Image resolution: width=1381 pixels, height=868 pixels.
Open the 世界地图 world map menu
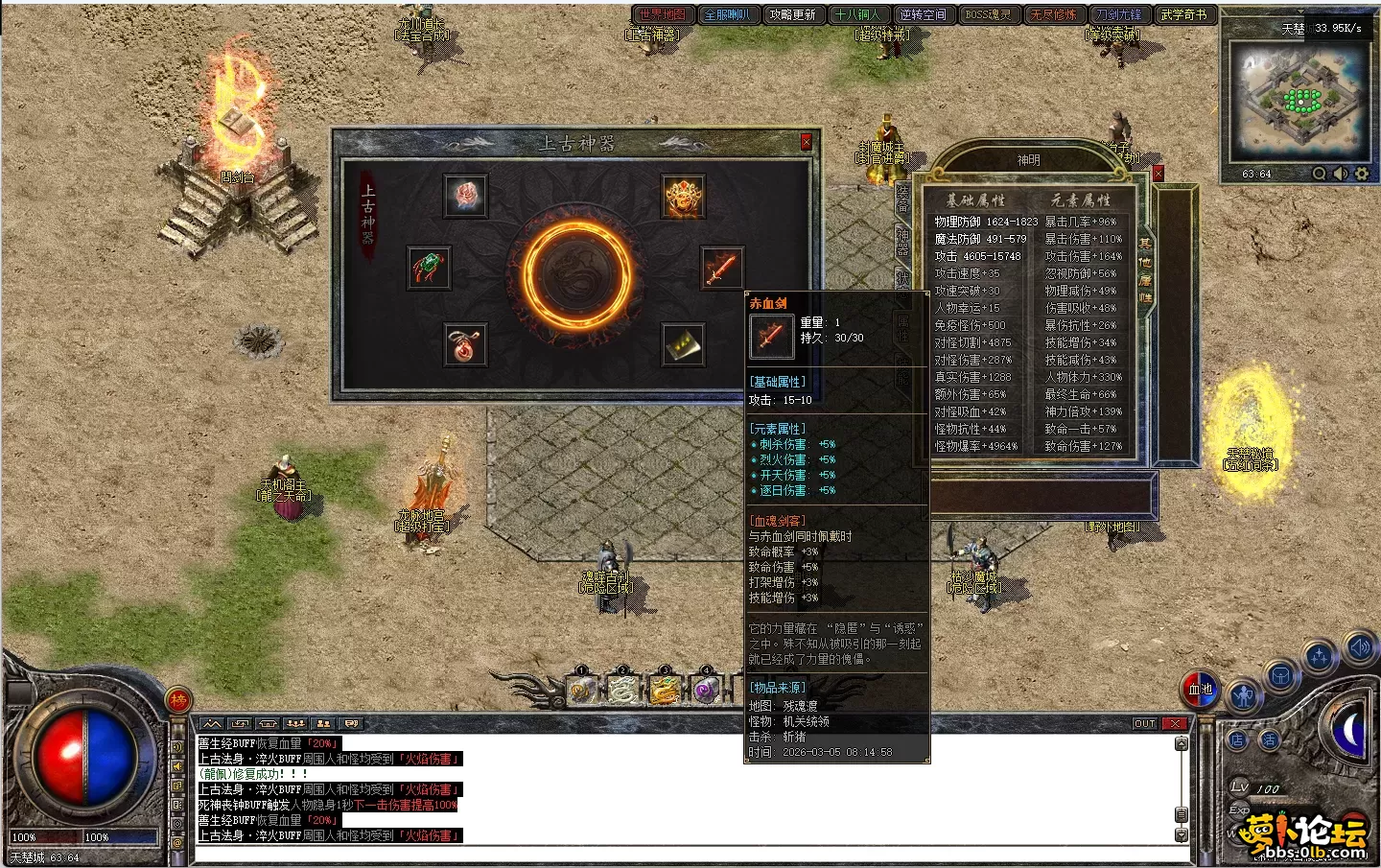point(663,14)
